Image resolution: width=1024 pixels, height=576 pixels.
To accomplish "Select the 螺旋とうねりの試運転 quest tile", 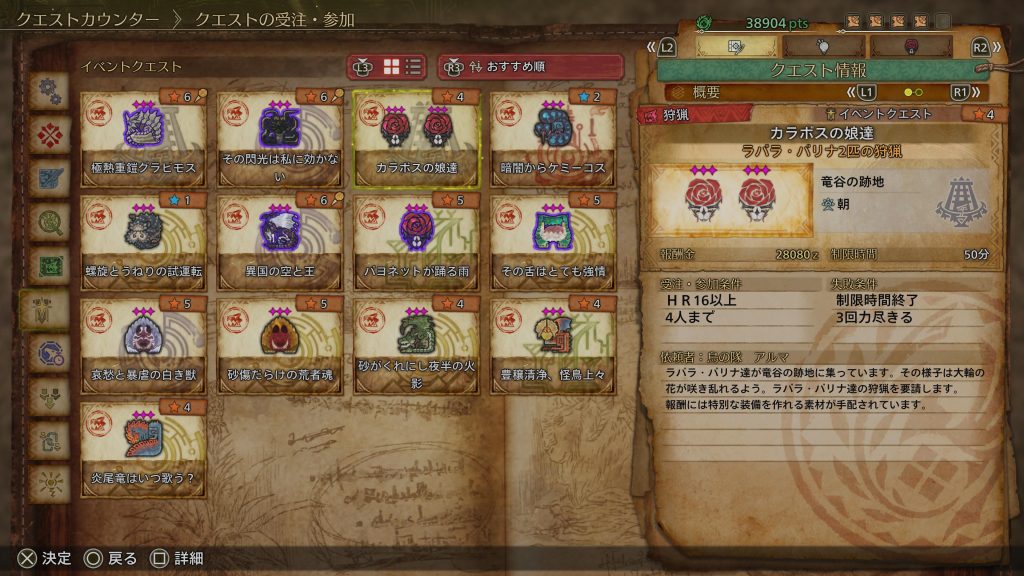I will pos(143,243).
